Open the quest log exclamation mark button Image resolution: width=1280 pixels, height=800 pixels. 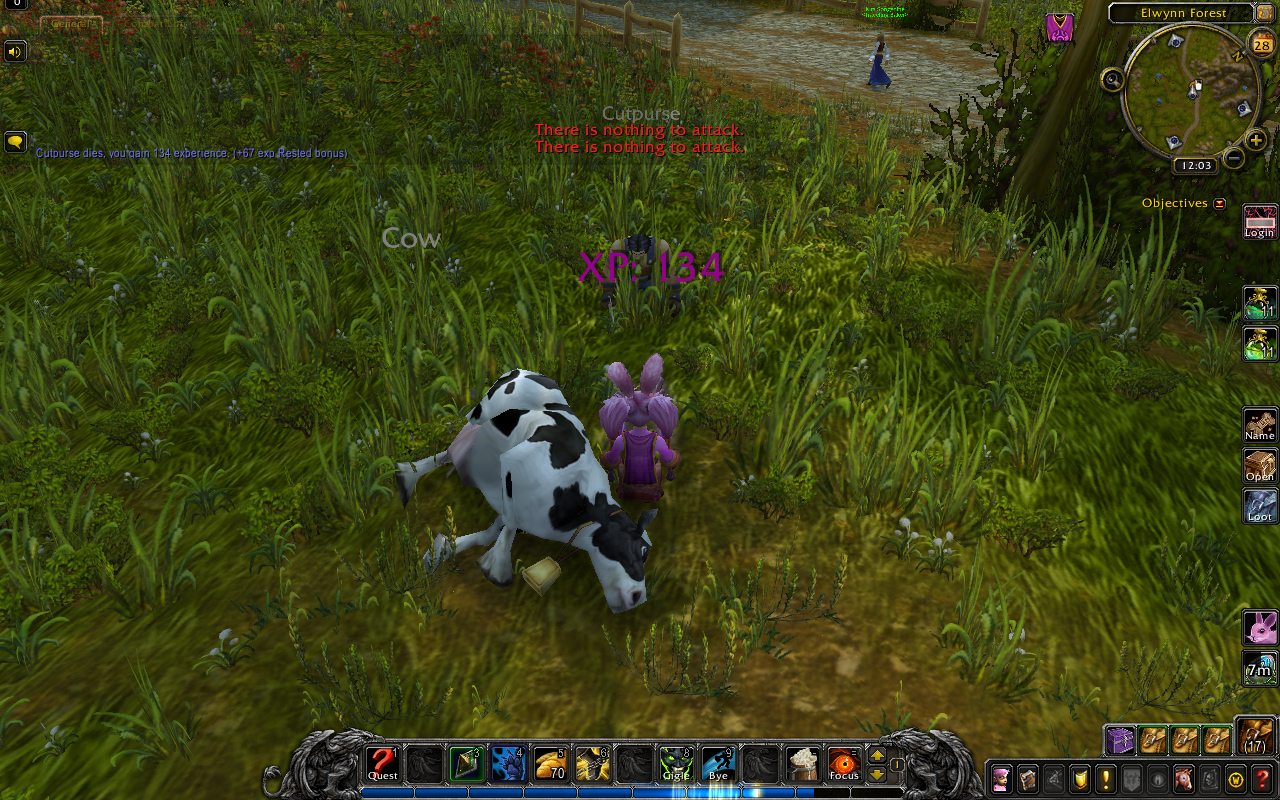1105,779
